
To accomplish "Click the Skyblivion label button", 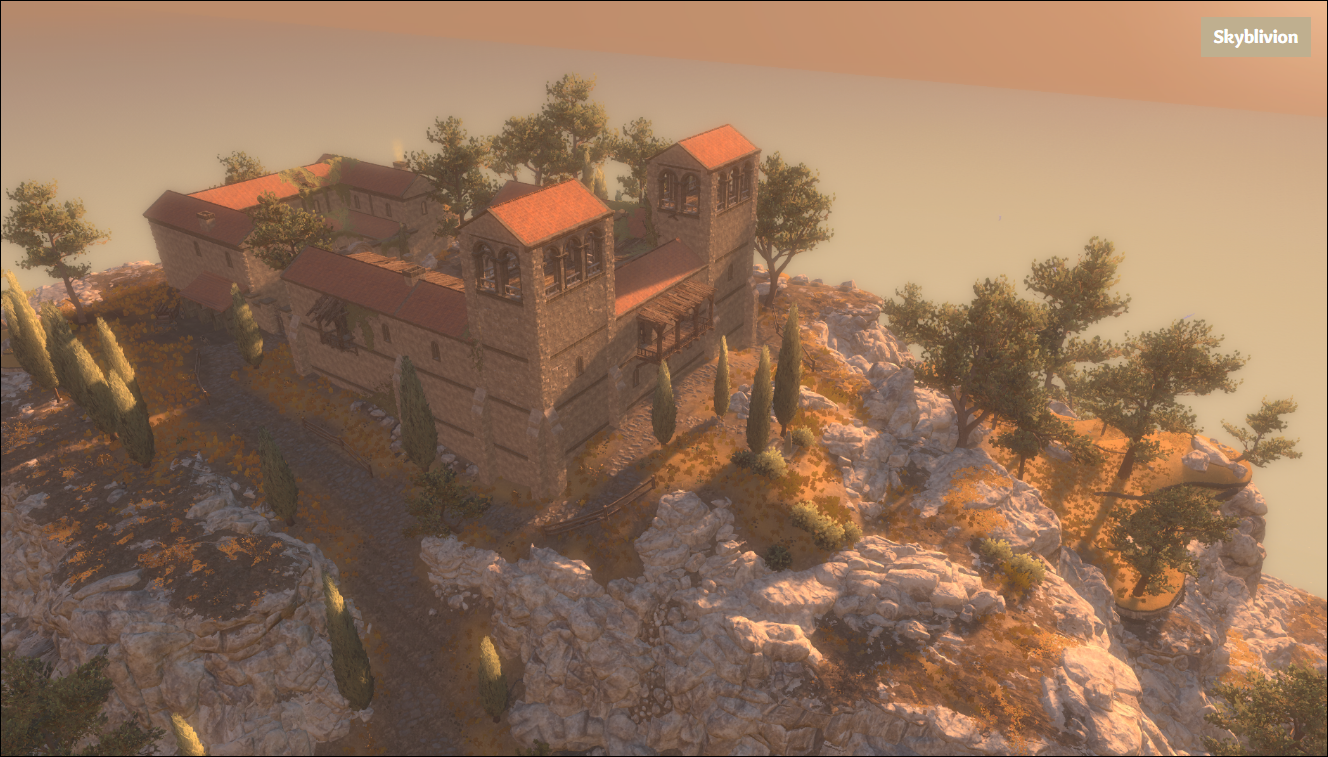I will (1255, 38).
